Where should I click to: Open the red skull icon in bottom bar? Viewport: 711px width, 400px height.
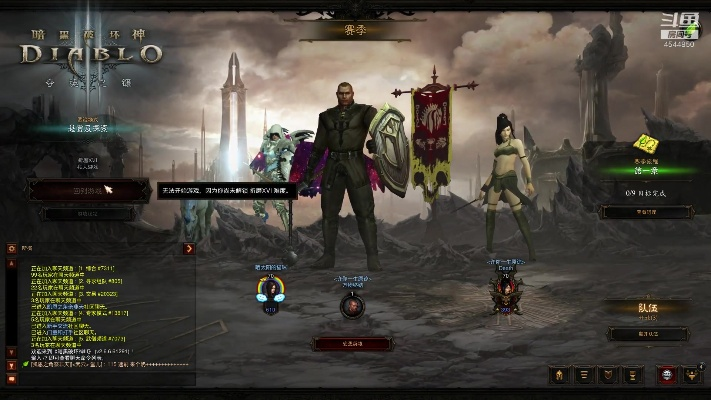click(x=664, y=375)
